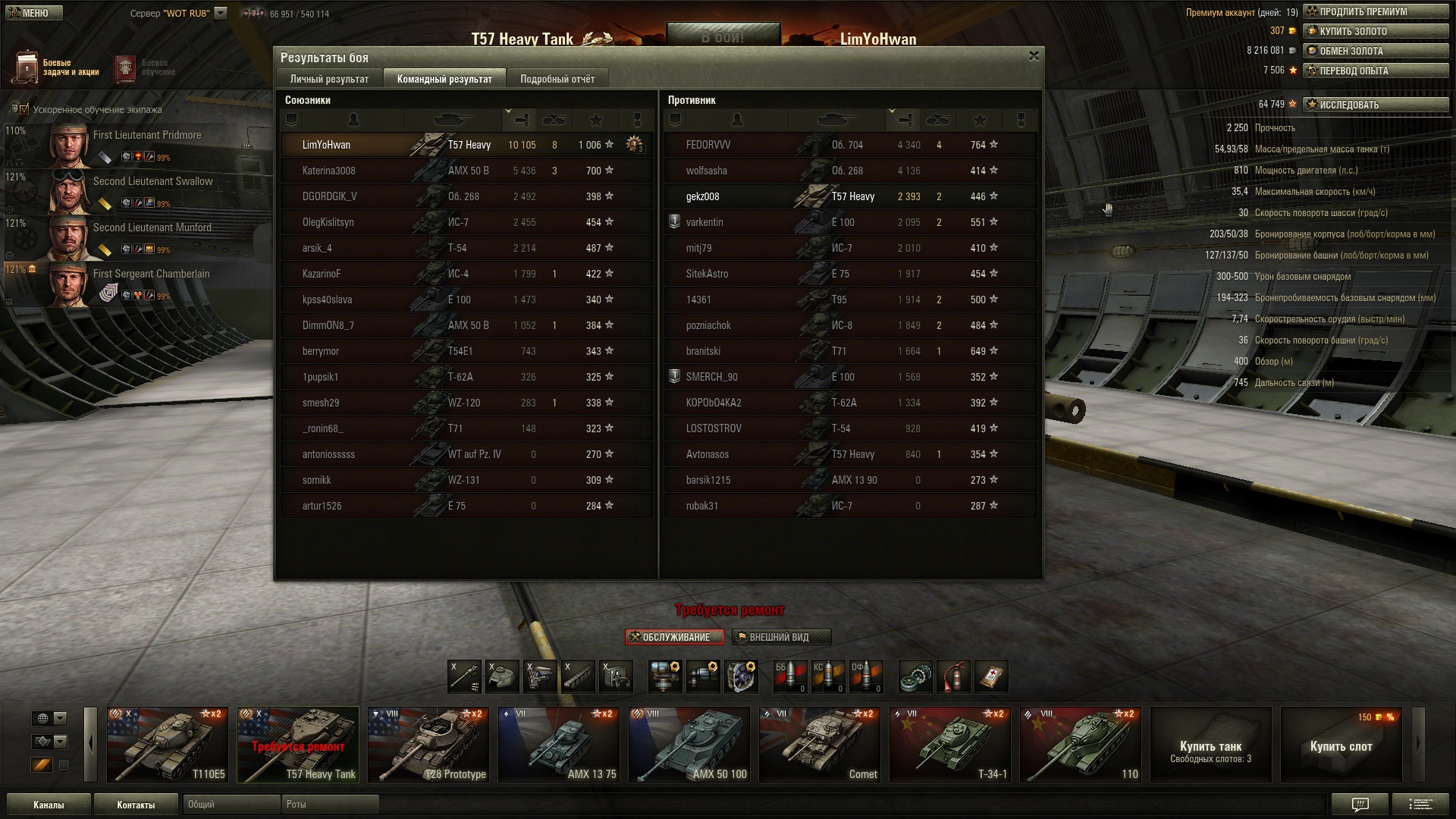This screenshot has width=1456, height=819.
Task: Choose the Comet tank thumbnail
Action: (x=819, y=744)
